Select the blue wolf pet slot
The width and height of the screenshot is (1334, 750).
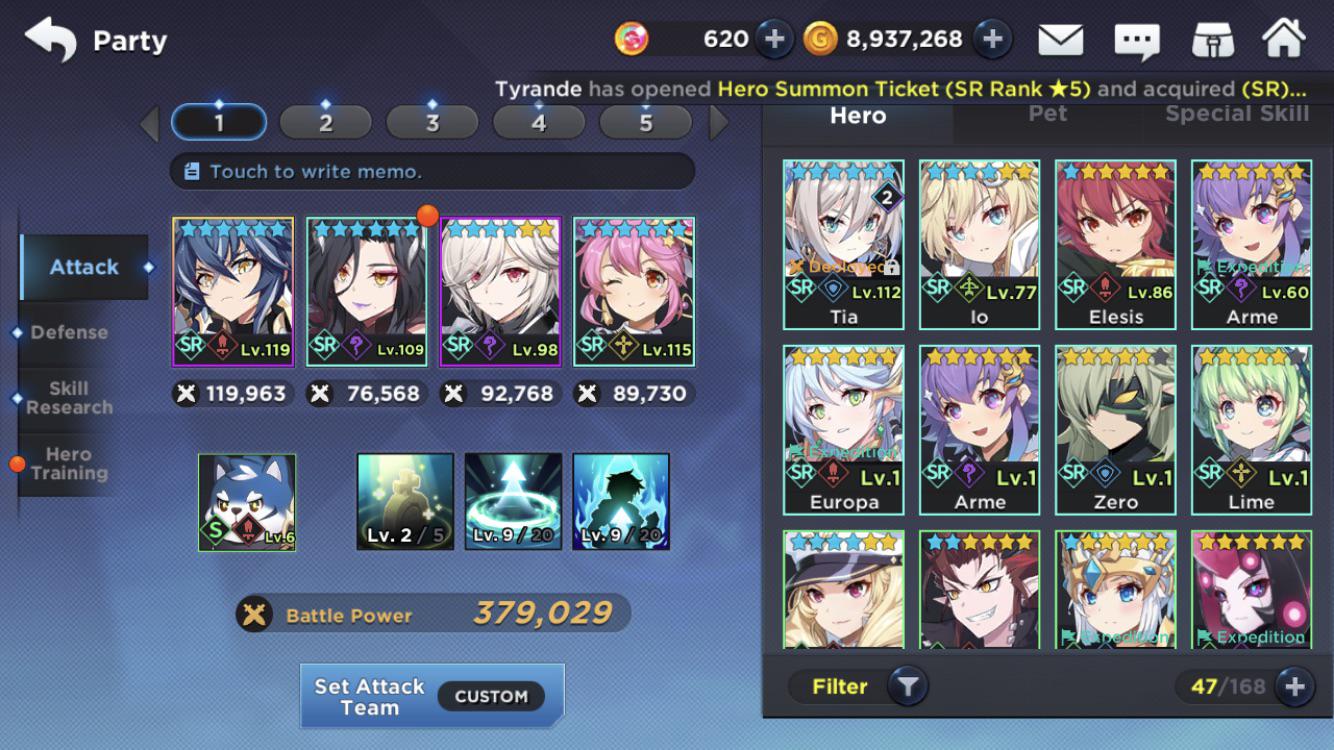click(x=247, y=502)
